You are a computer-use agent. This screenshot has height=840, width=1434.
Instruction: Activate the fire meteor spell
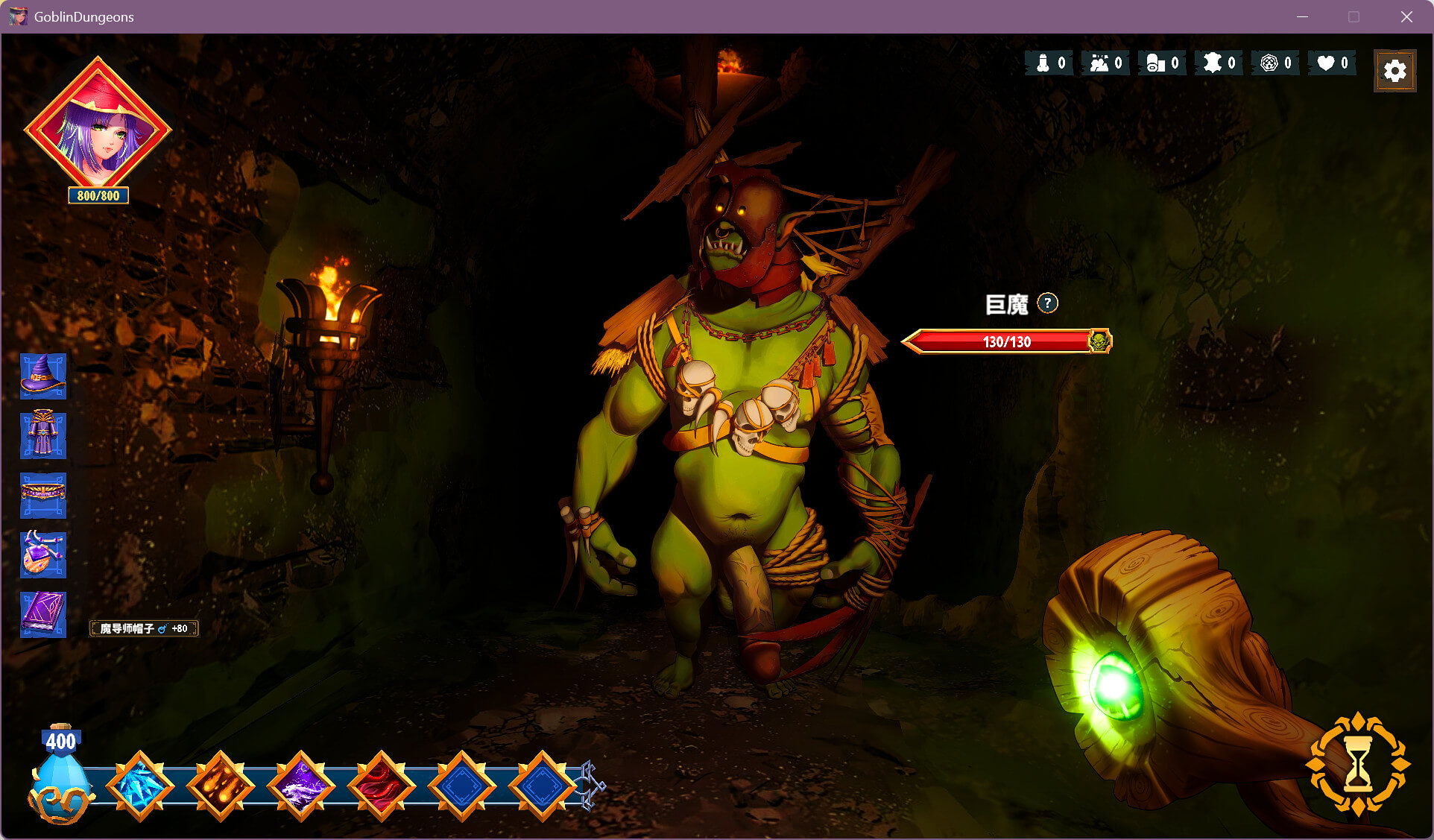[x=221, y=786]
